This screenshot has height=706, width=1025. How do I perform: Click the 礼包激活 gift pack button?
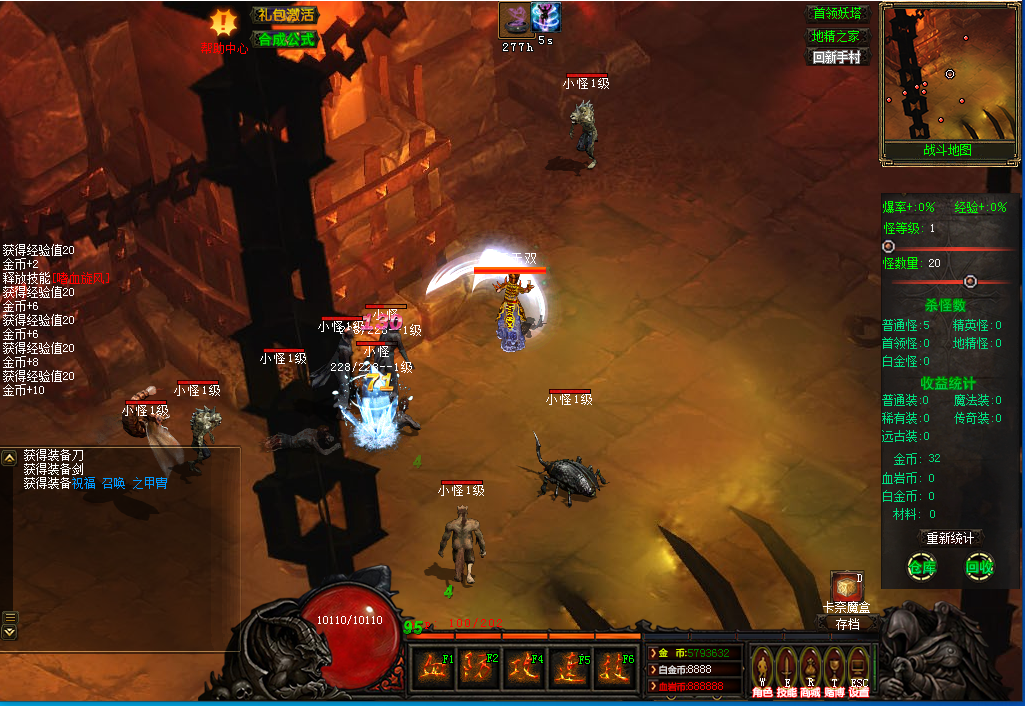[x=284, y=15]
